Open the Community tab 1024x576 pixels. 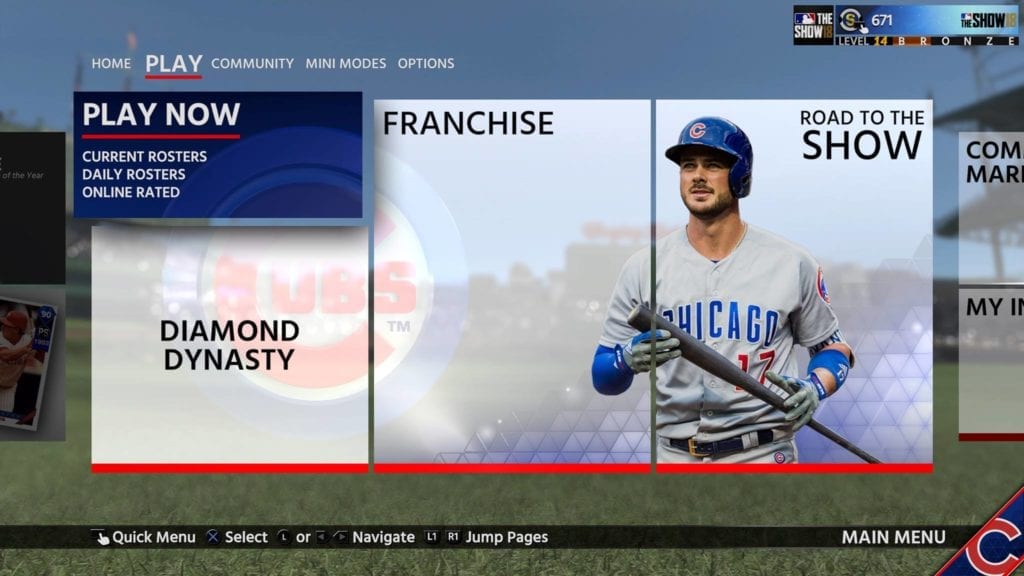pos(252,63)
